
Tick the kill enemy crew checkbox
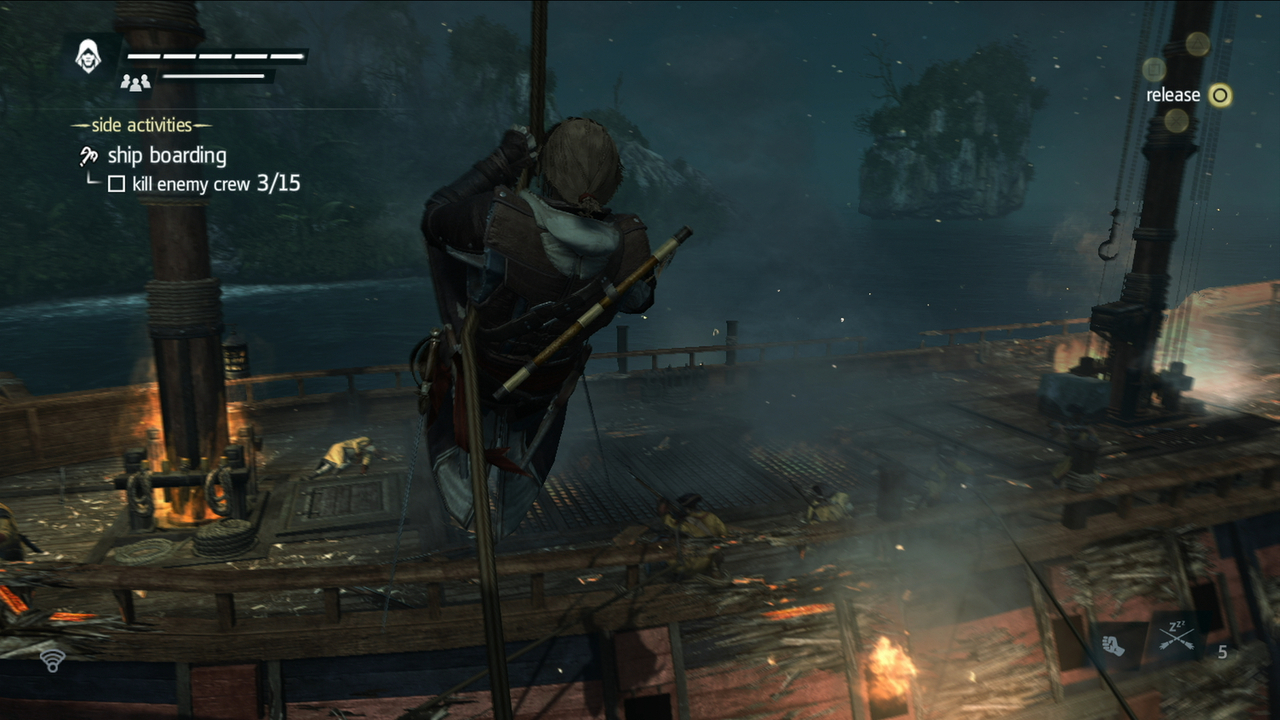click(x=117, y=184)
